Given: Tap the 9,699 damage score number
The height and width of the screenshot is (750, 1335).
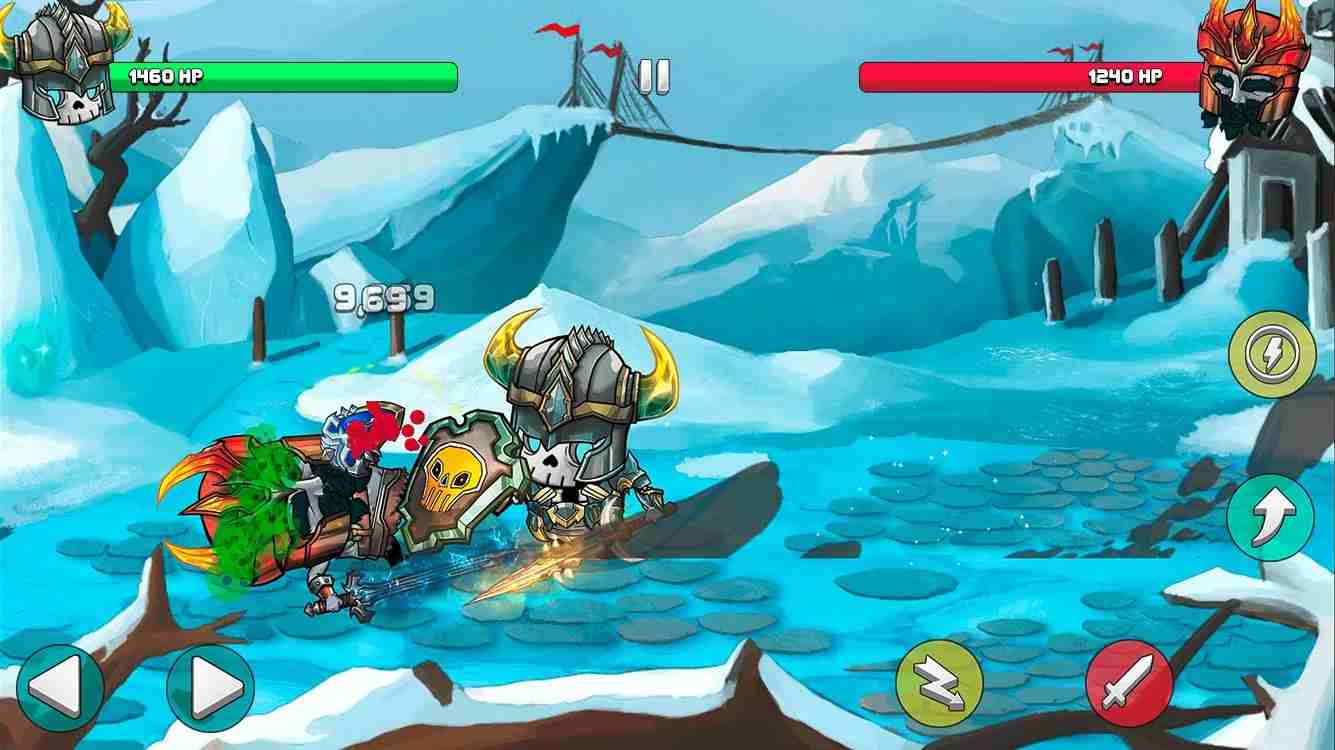Looking at the screenshot, I should (385, 298).
